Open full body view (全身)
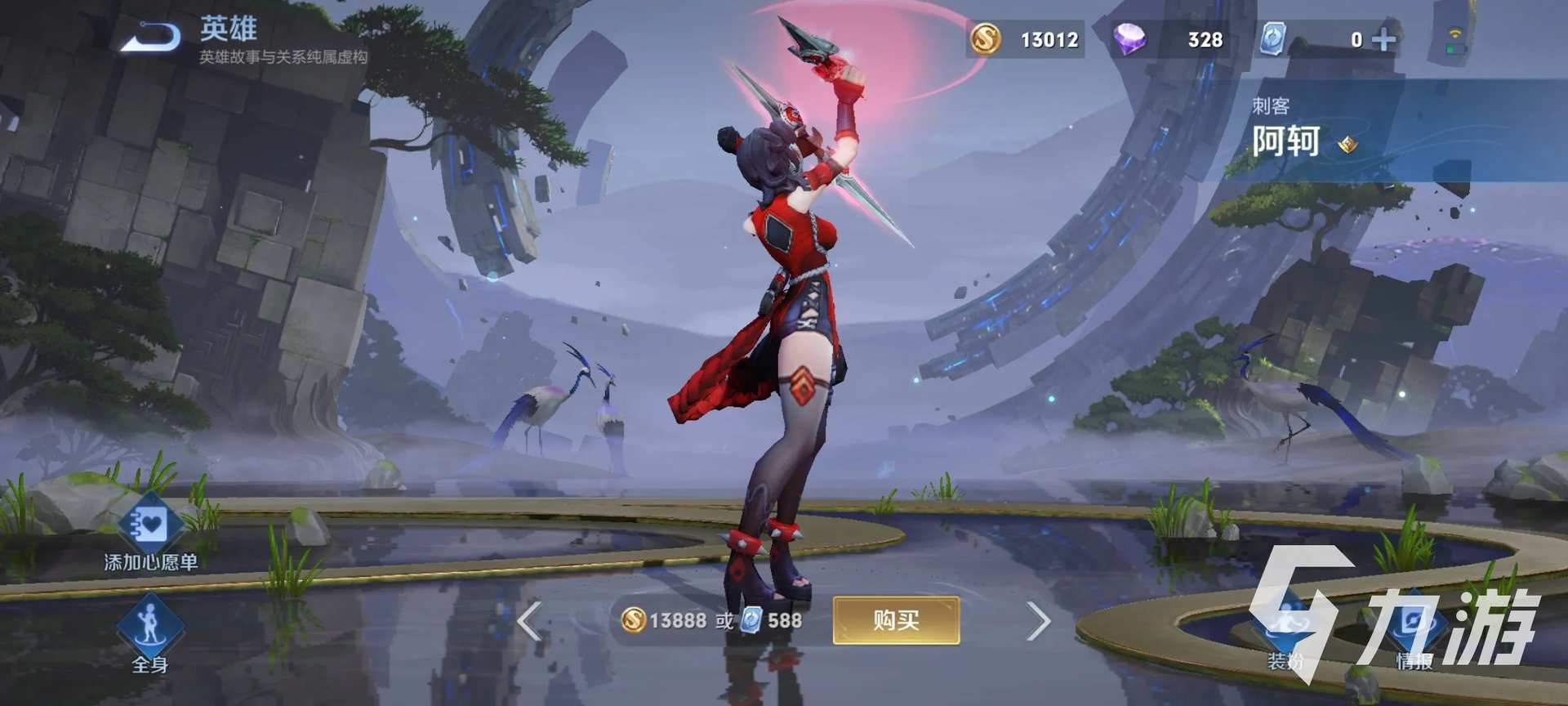The height and width of the screenshot is (706, 1568). click(150, 636)
